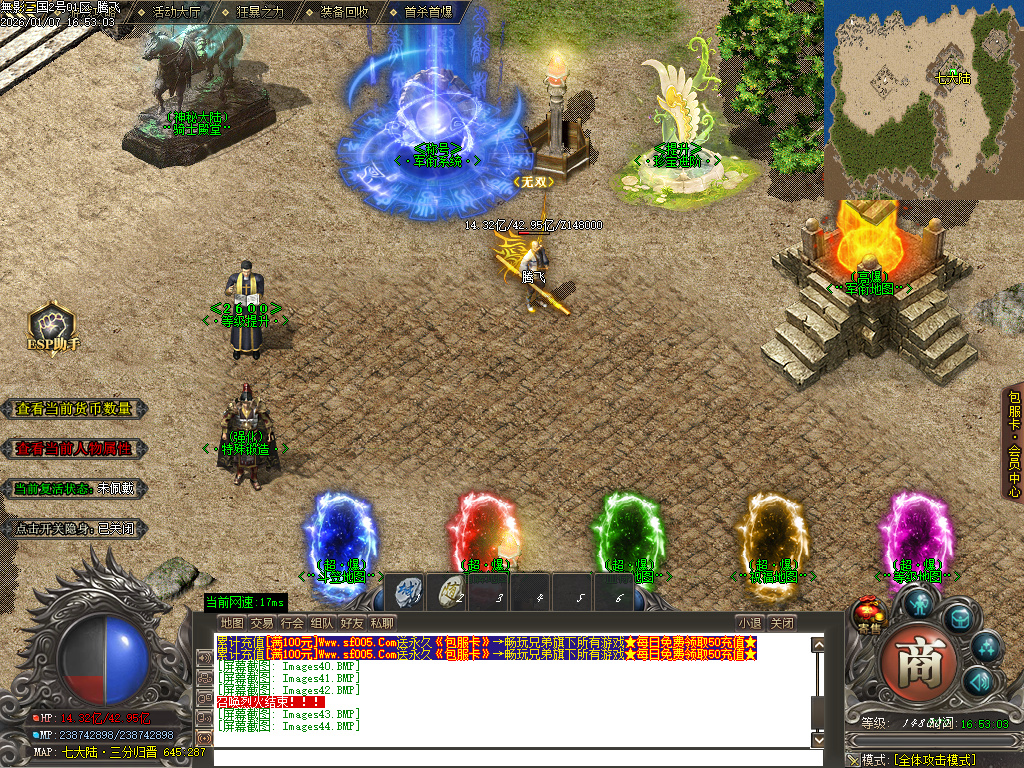
Task: Open the 活动大厅 menu
Action: pos(176,12)
